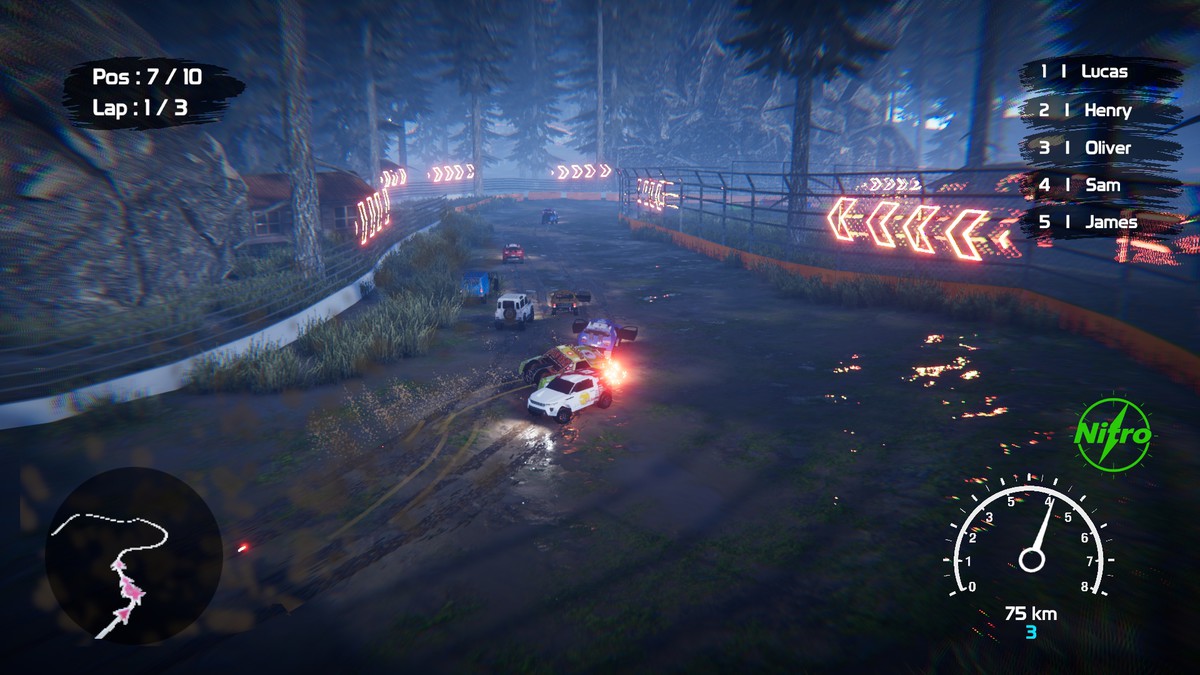This screenshot has width=1200, height=675.
Task: Click Sam's row in the standings
Action: click(x=1099, y=185)
